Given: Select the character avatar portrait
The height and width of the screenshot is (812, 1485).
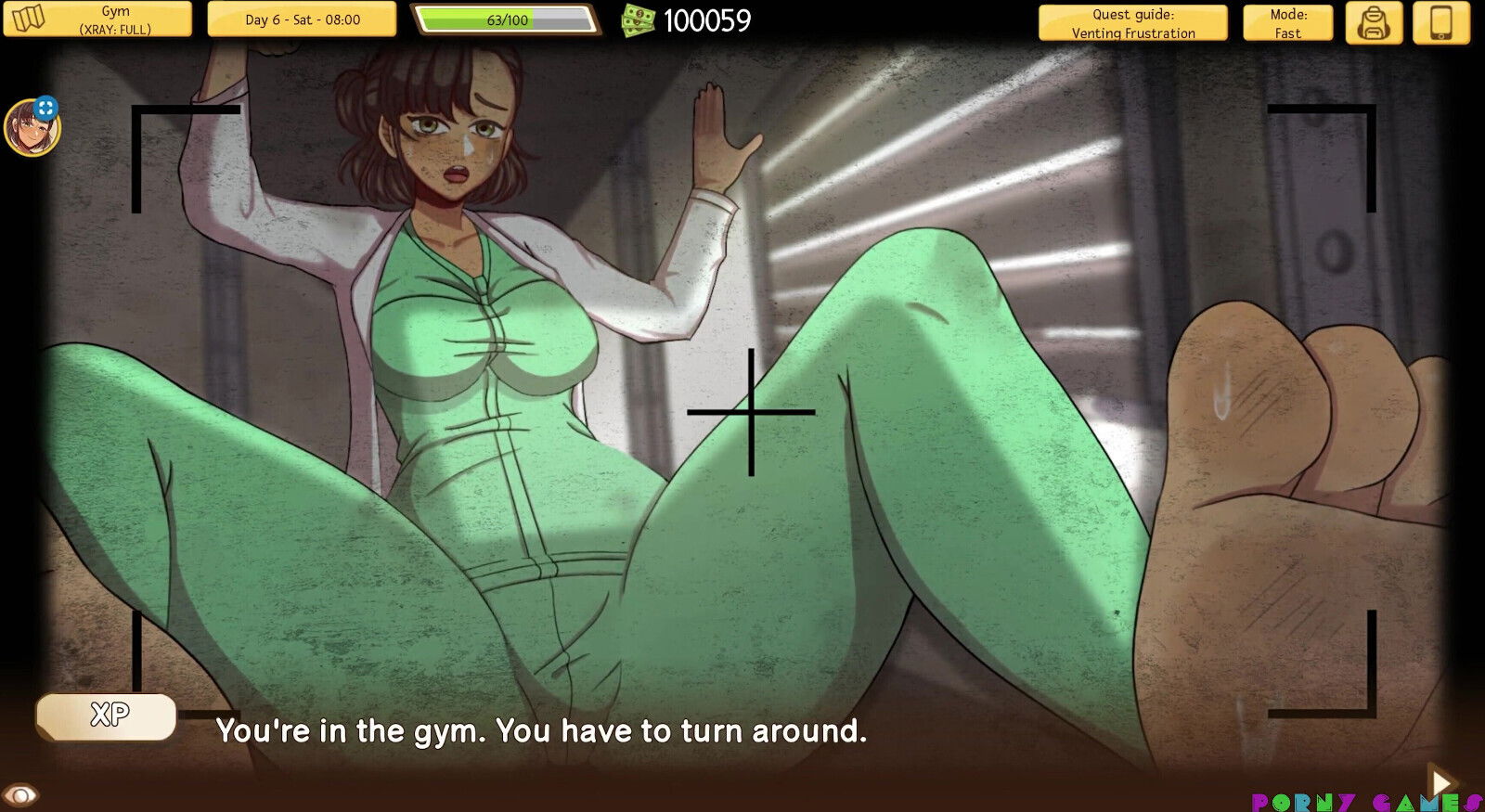Looking at the screenshot, I should (x=33, y=128).
